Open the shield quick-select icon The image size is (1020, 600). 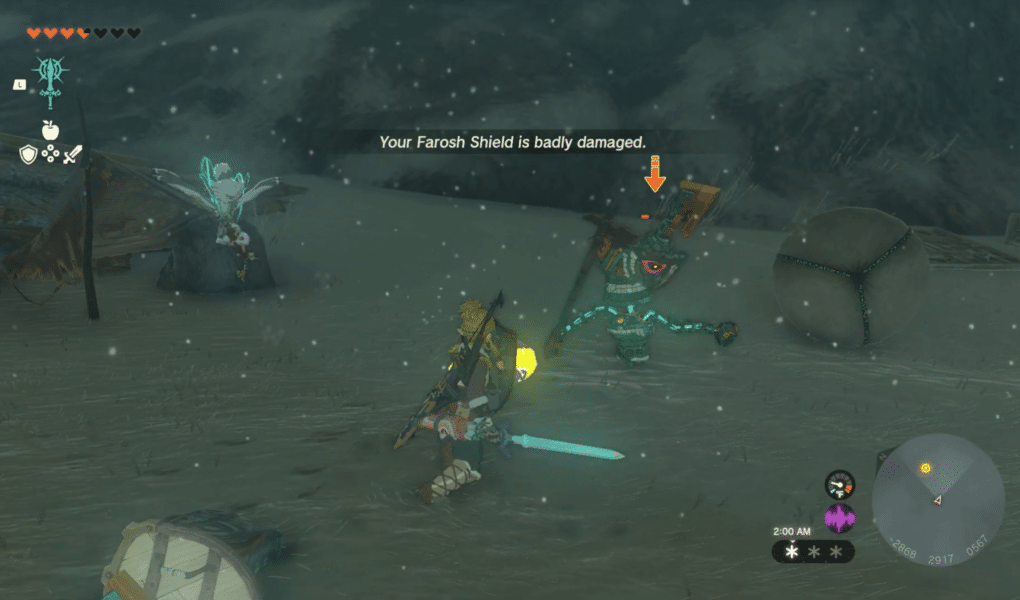[28, 155]
